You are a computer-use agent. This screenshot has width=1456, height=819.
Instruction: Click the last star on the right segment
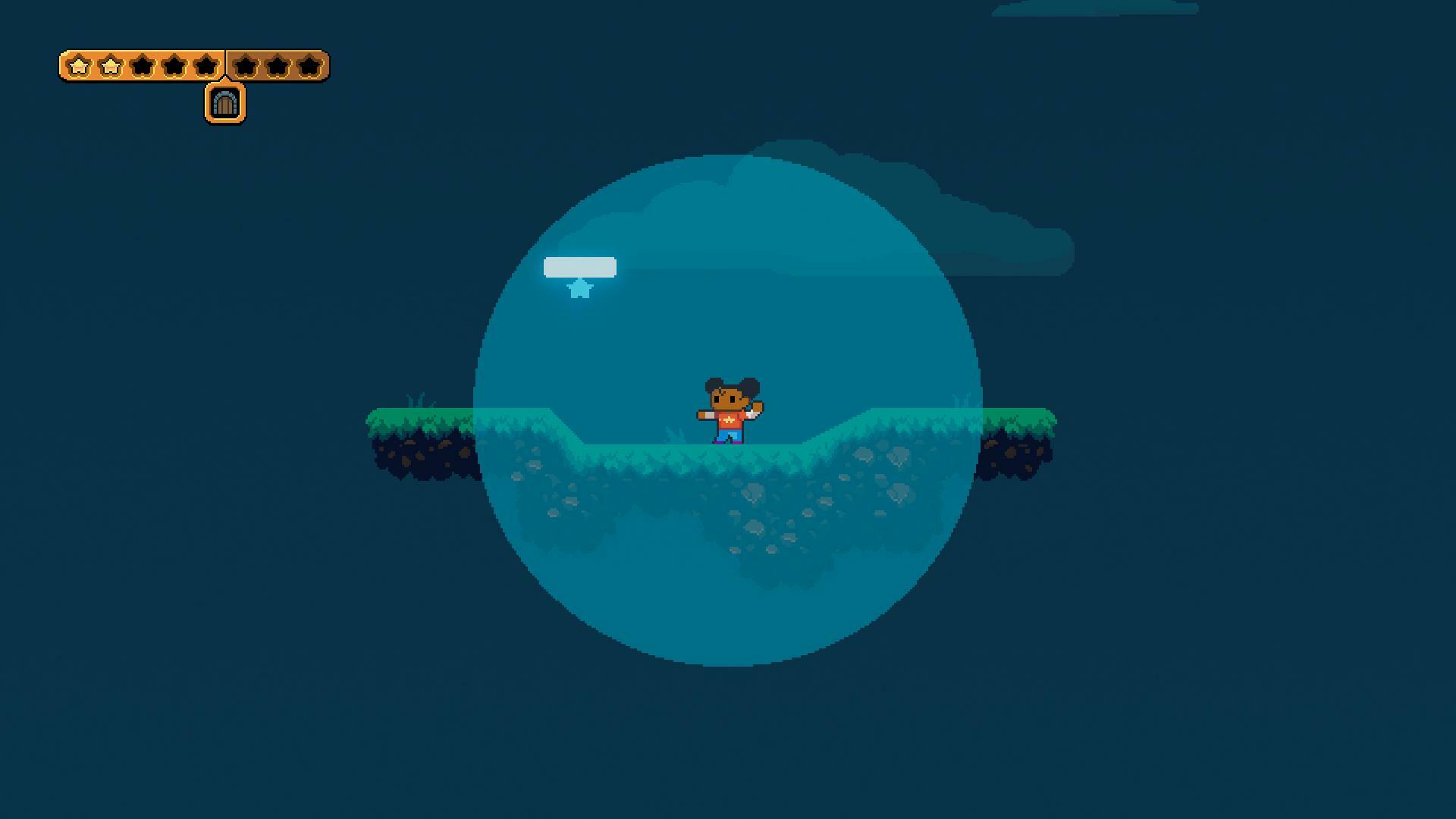click(x=309, y=64)
